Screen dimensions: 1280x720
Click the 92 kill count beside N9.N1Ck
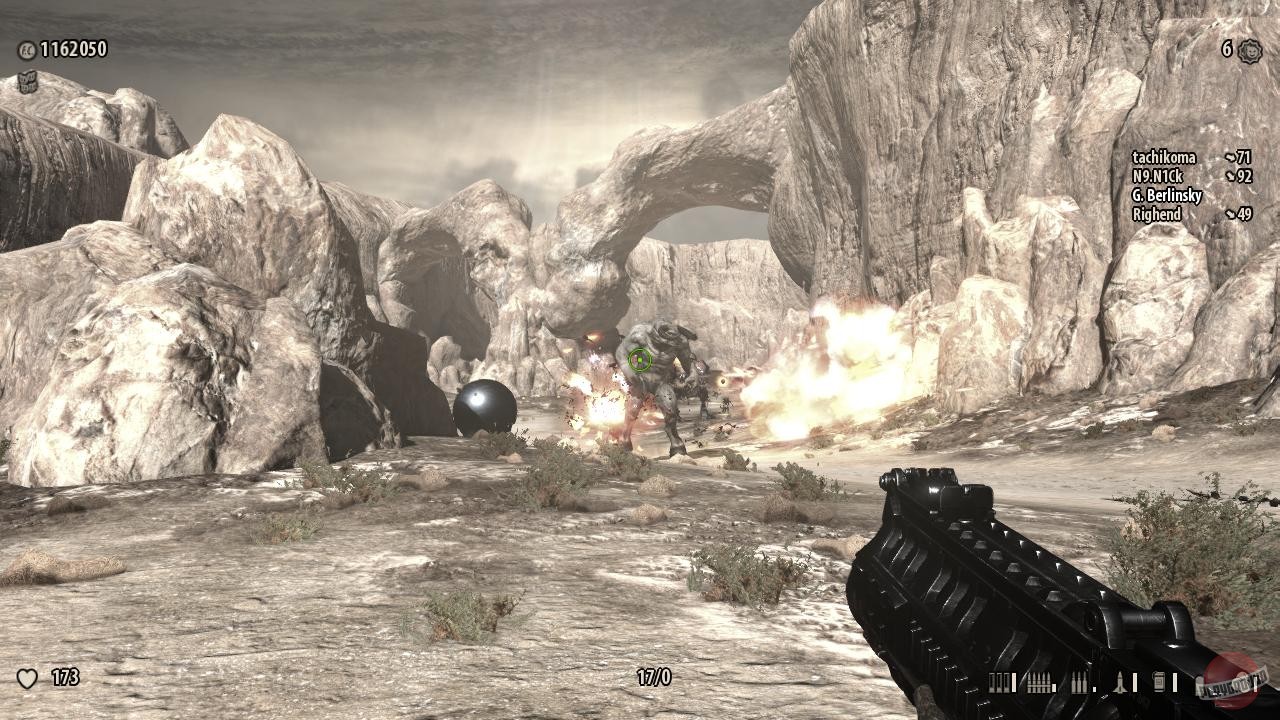click(x=1245, y=177)
